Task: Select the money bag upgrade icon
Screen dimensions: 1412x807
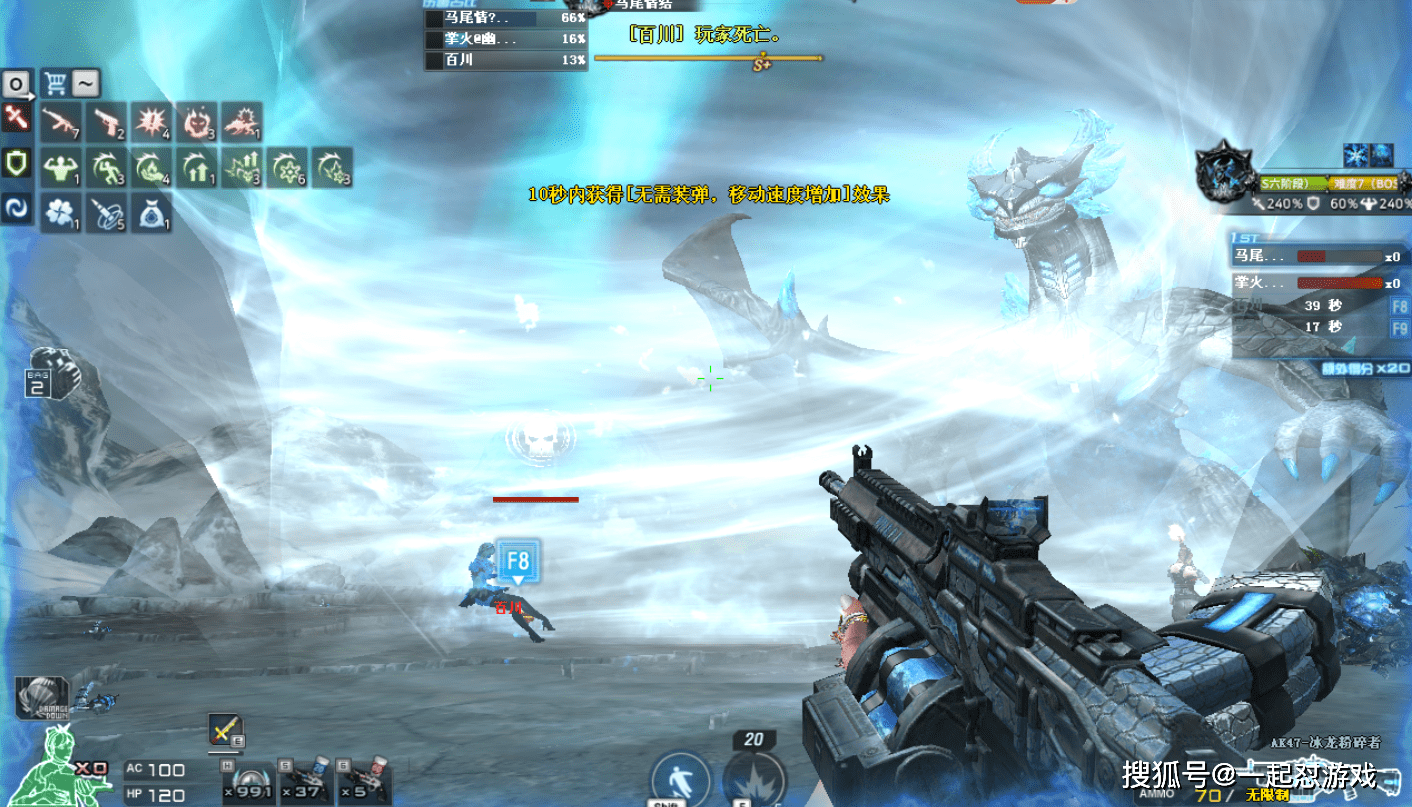Action: coord(151,212)
